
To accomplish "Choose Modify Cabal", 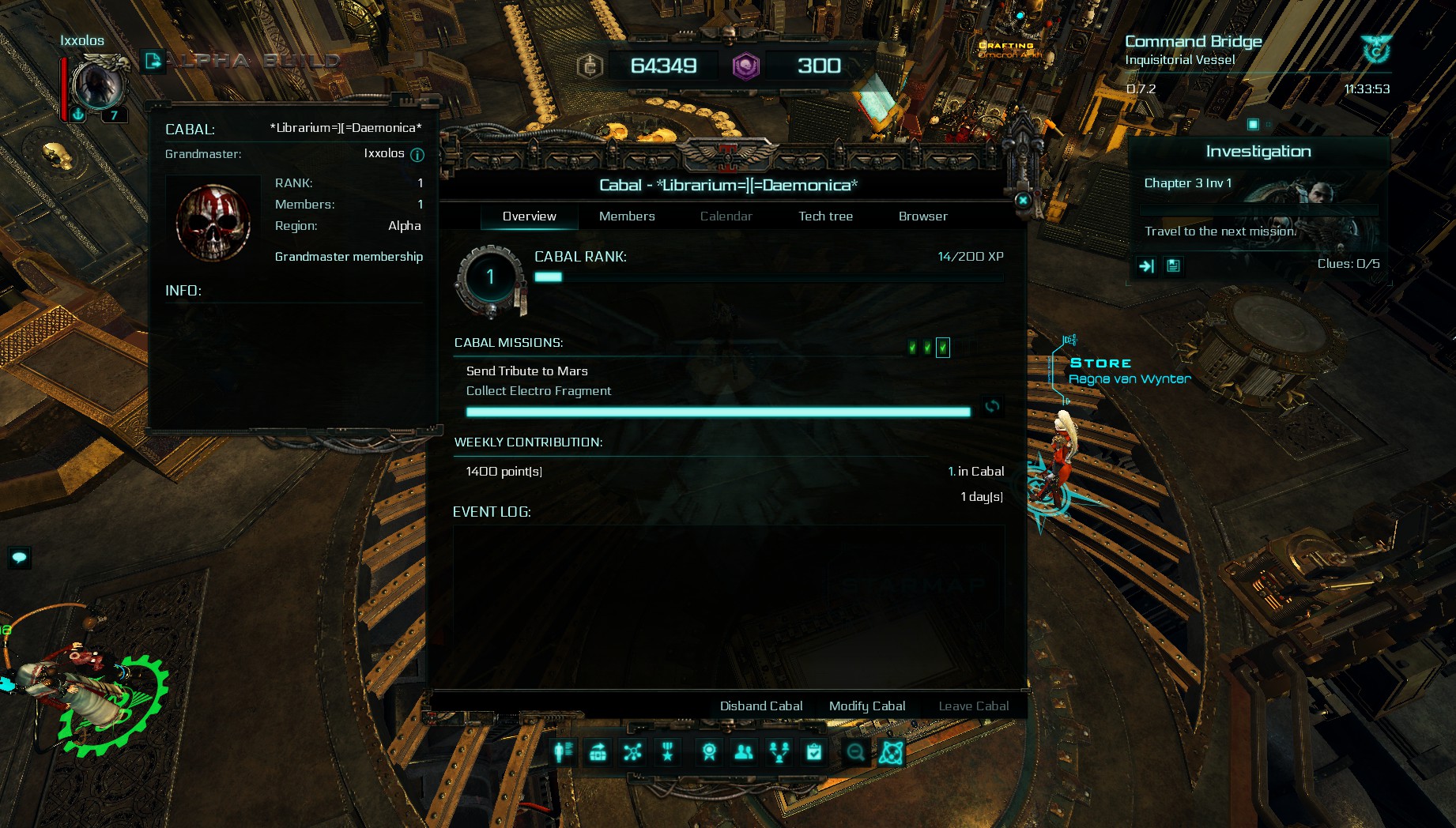I will [x=867, y=706].
